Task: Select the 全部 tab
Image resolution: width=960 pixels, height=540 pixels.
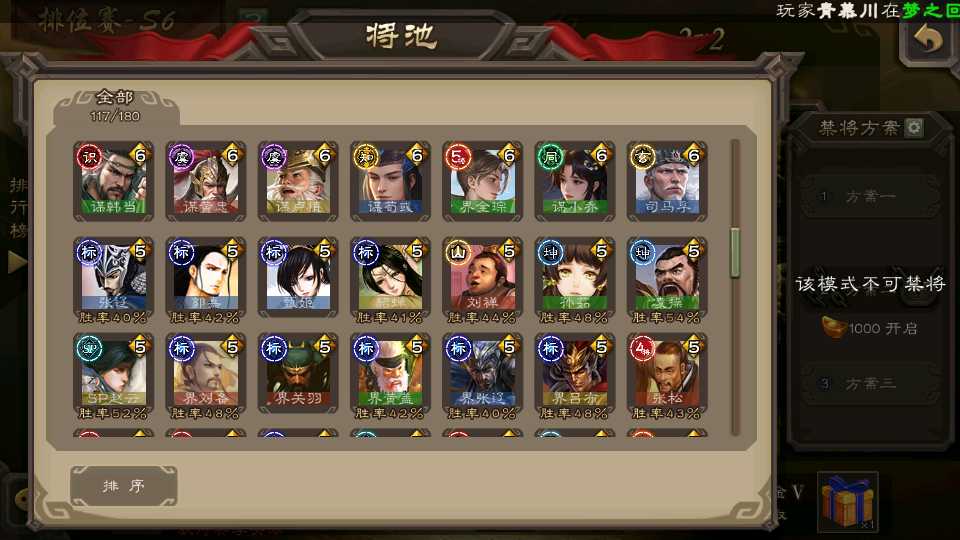Action: [115, 105]
